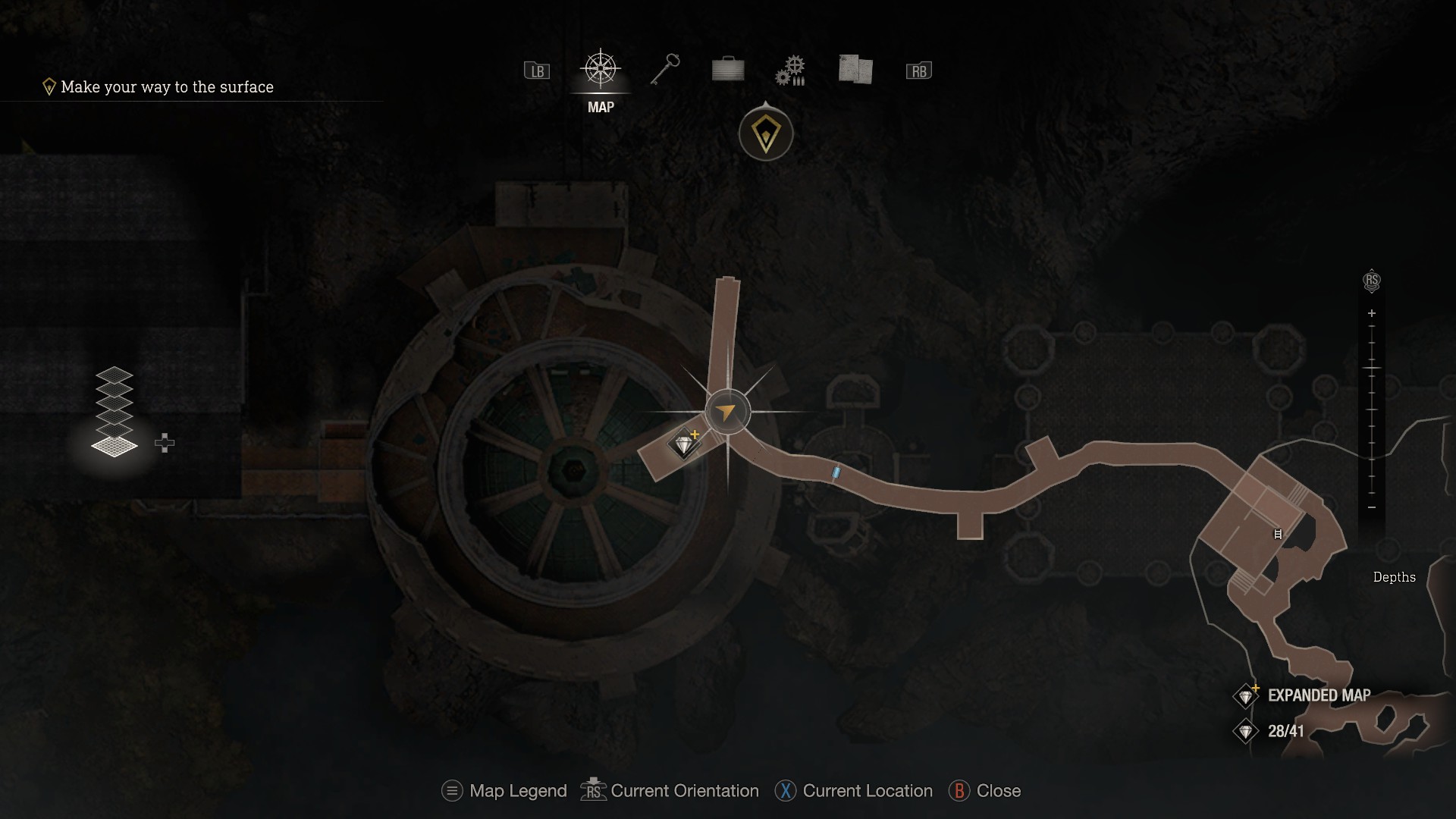
Task: Open the attaché case tab
Action: (x=728, y=70)
